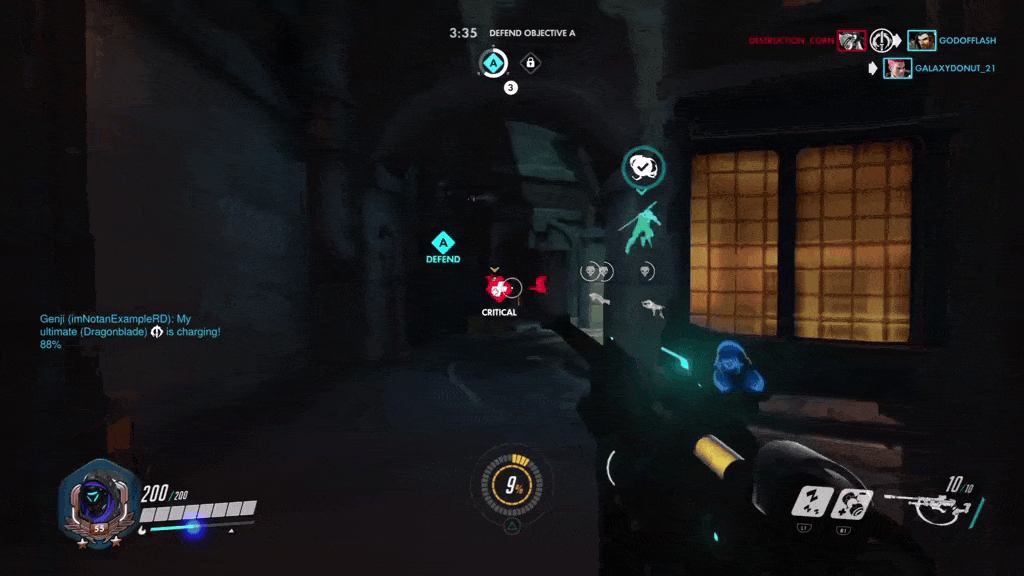Click Genji's ultimate charging chat message
The width and height of the screenshot is (1024, 576).
tap(130, 331)
